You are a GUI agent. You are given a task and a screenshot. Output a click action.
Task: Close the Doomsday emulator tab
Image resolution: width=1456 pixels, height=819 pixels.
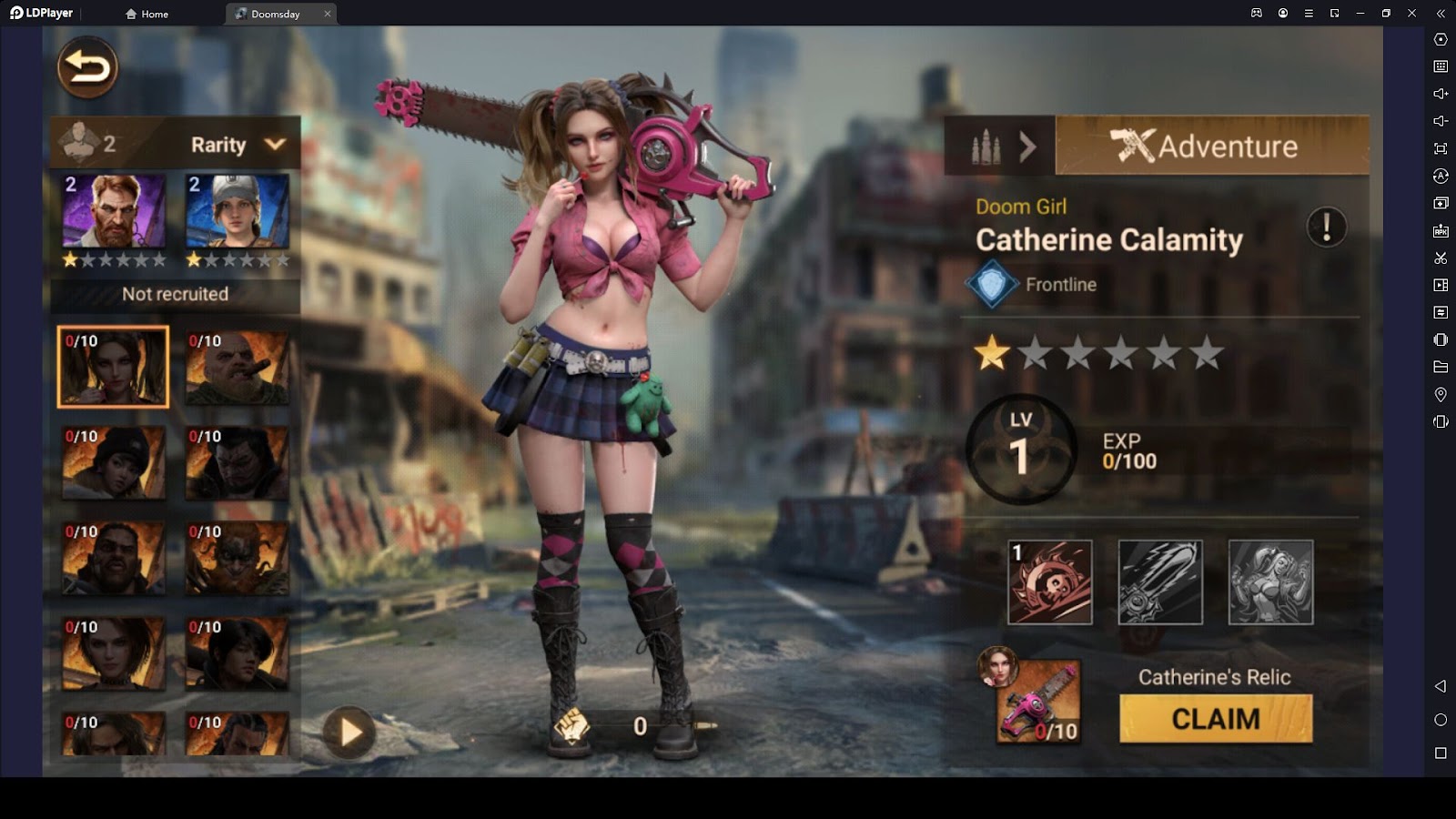[328, 14]
